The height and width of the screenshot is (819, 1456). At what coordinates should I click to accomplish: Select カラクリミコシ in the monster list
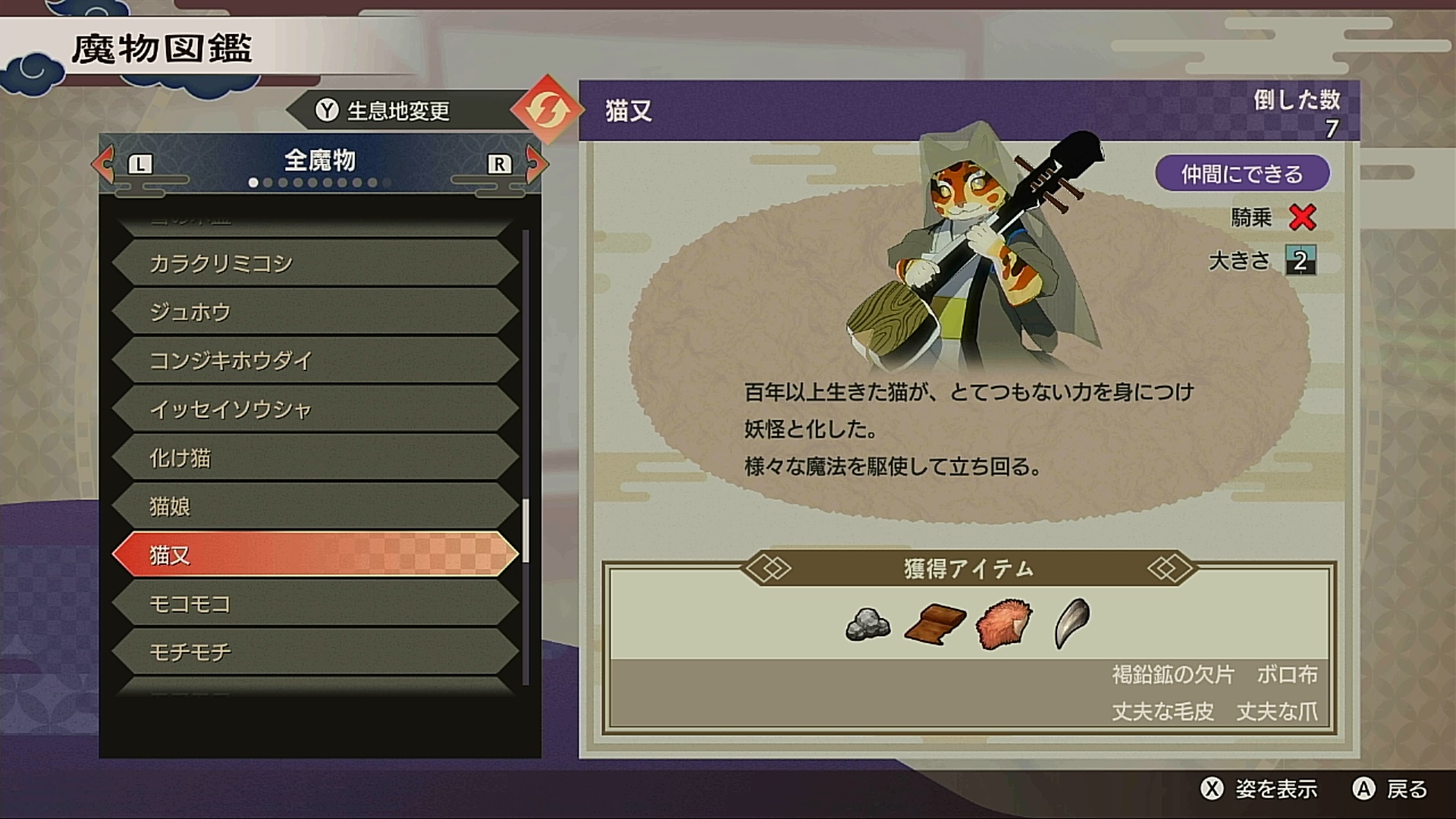pyautogui.click(x=315, y=263)
